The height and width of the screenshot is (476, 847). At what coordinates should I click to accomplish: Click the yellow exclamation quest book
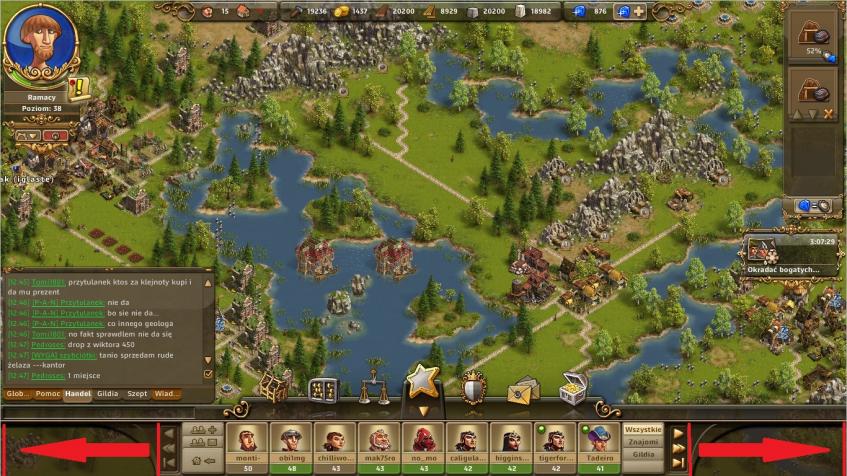pyautogui.click(x=79, y=87)
